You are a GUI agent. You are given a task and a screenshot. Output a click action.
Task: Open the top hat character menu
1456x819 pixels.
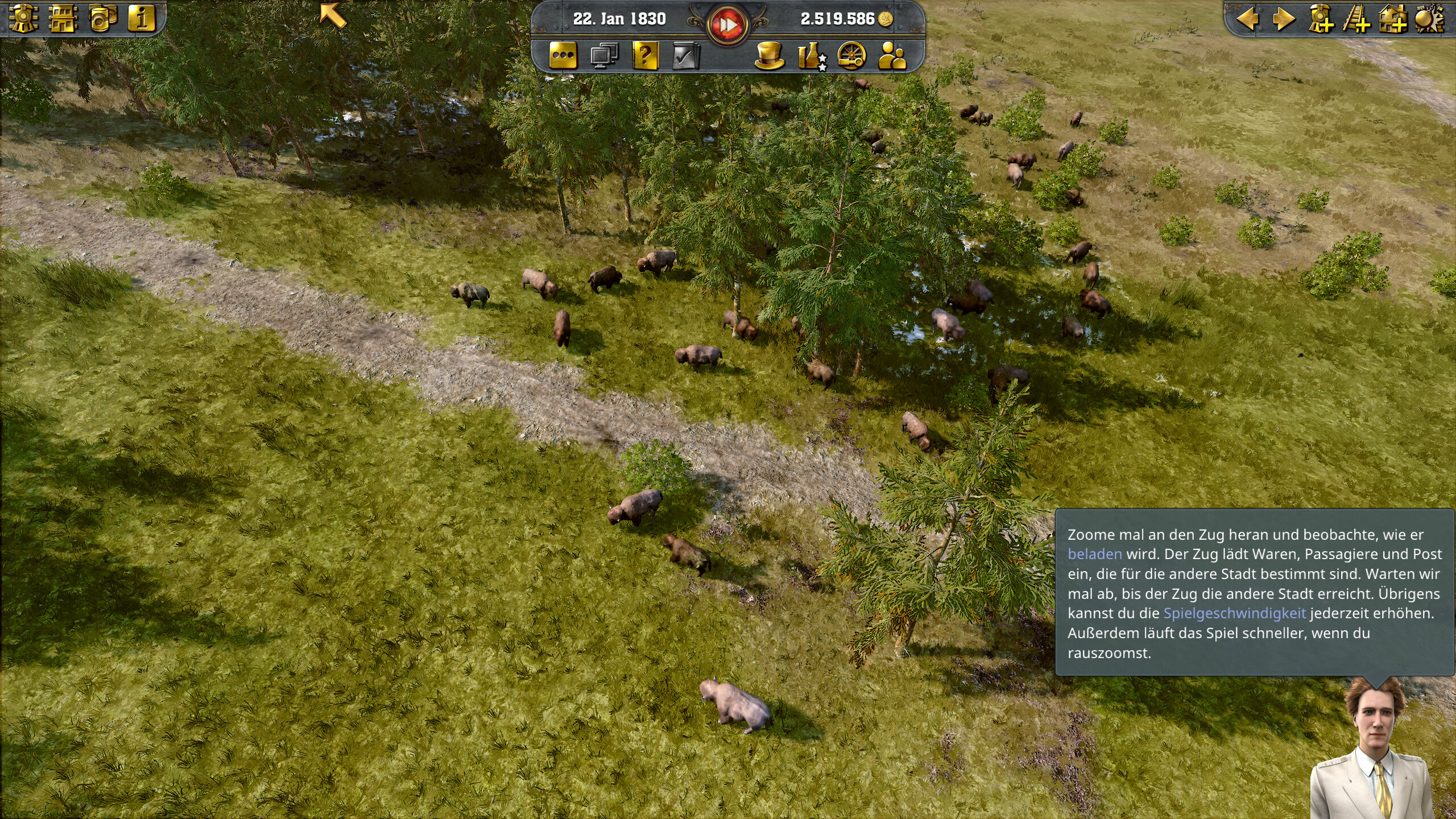(770, 56)
